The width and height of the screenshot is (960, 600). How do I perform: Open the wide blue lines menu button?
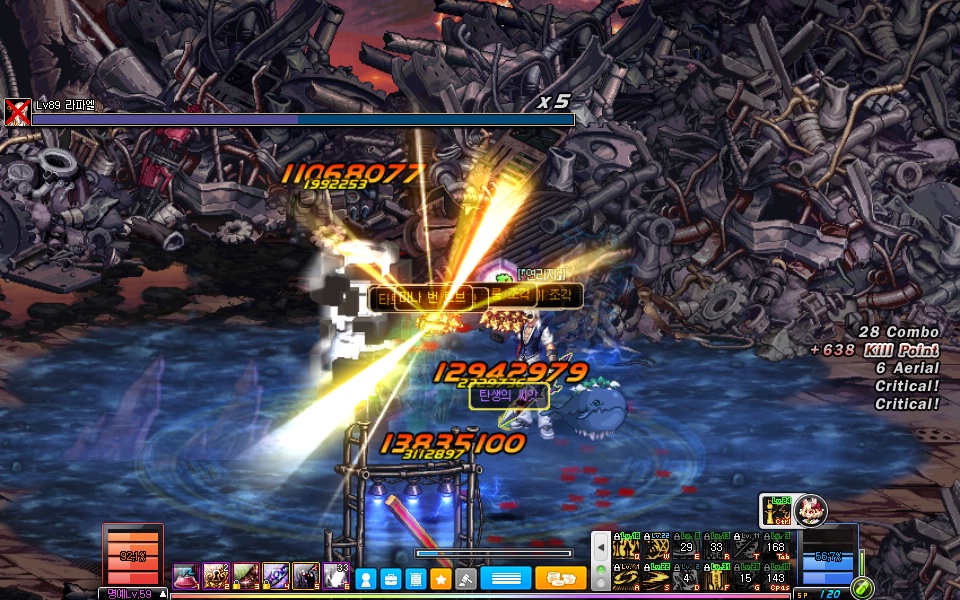[505, 578]
